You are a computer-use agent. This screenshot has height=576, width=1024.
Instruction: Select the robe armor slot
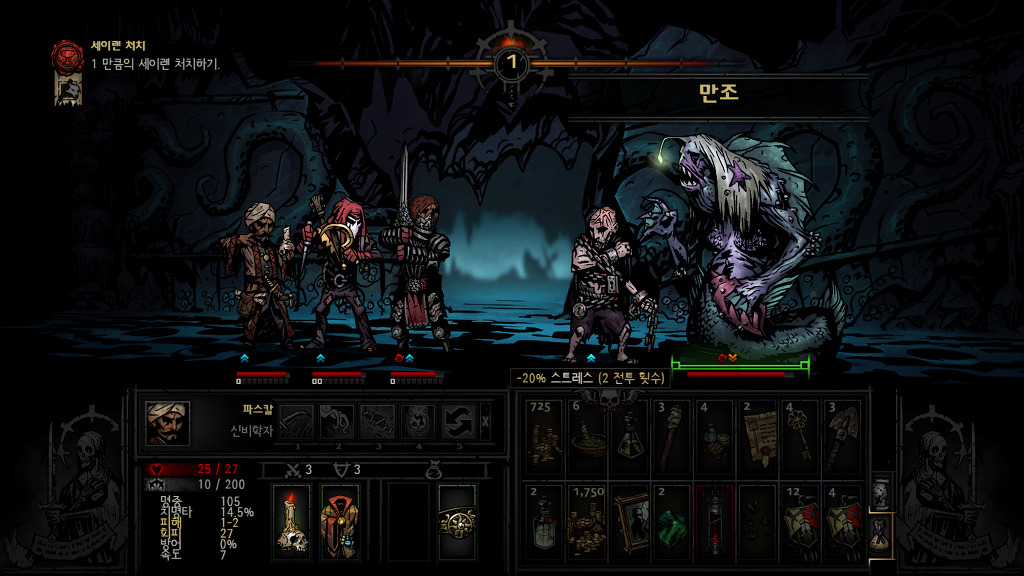pos(341,521)
